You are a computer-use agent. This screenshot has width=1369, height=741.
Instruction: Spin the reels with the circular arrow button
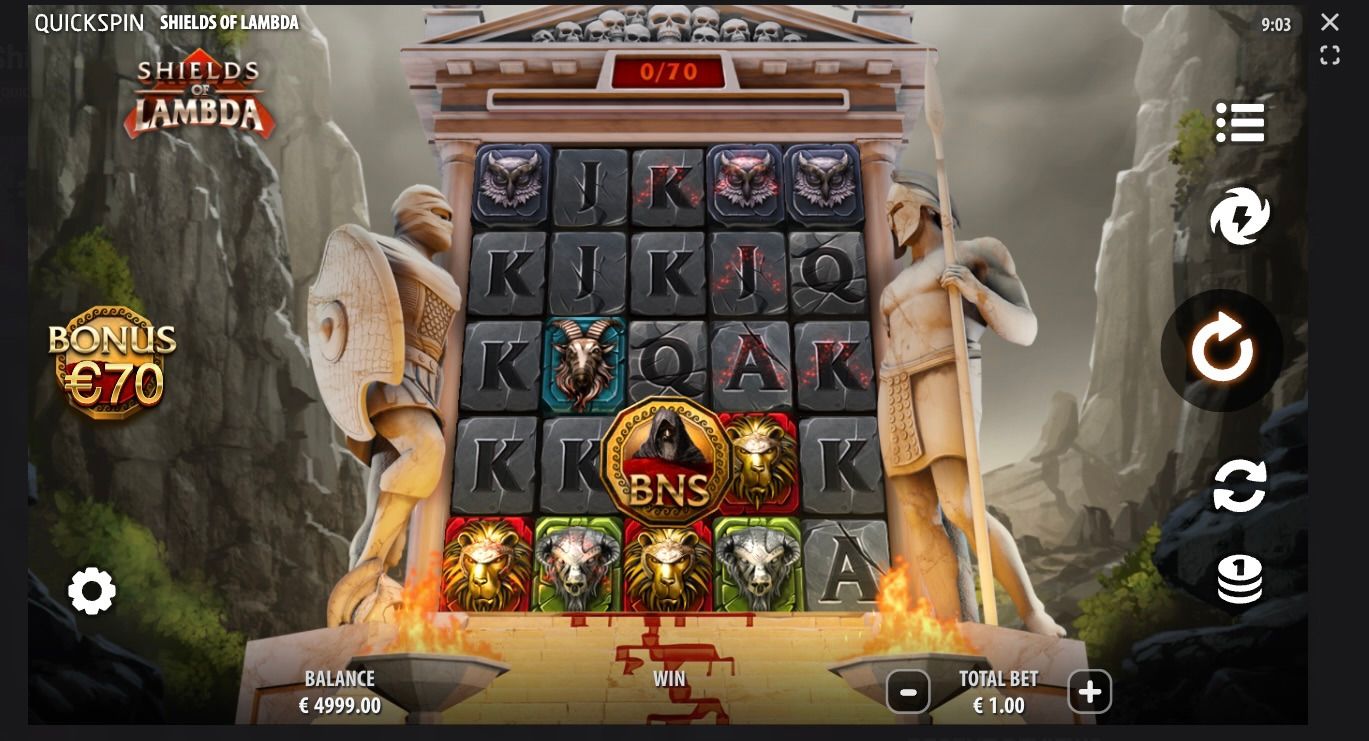(x=1221, y=350)
